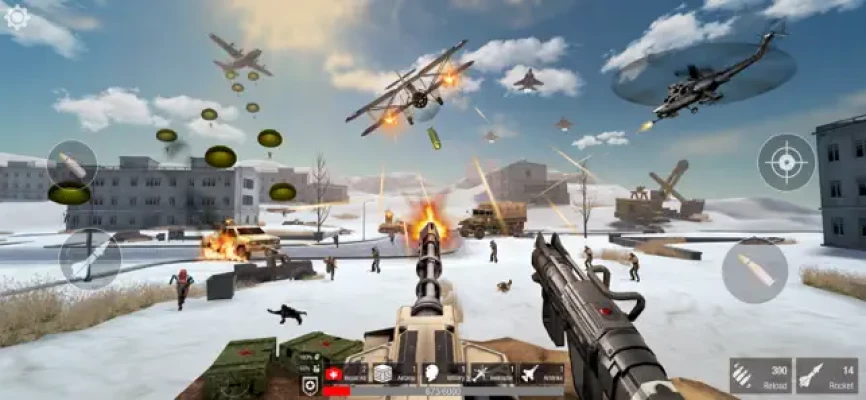Tap the left-side bullet fire button

[72, 165]
